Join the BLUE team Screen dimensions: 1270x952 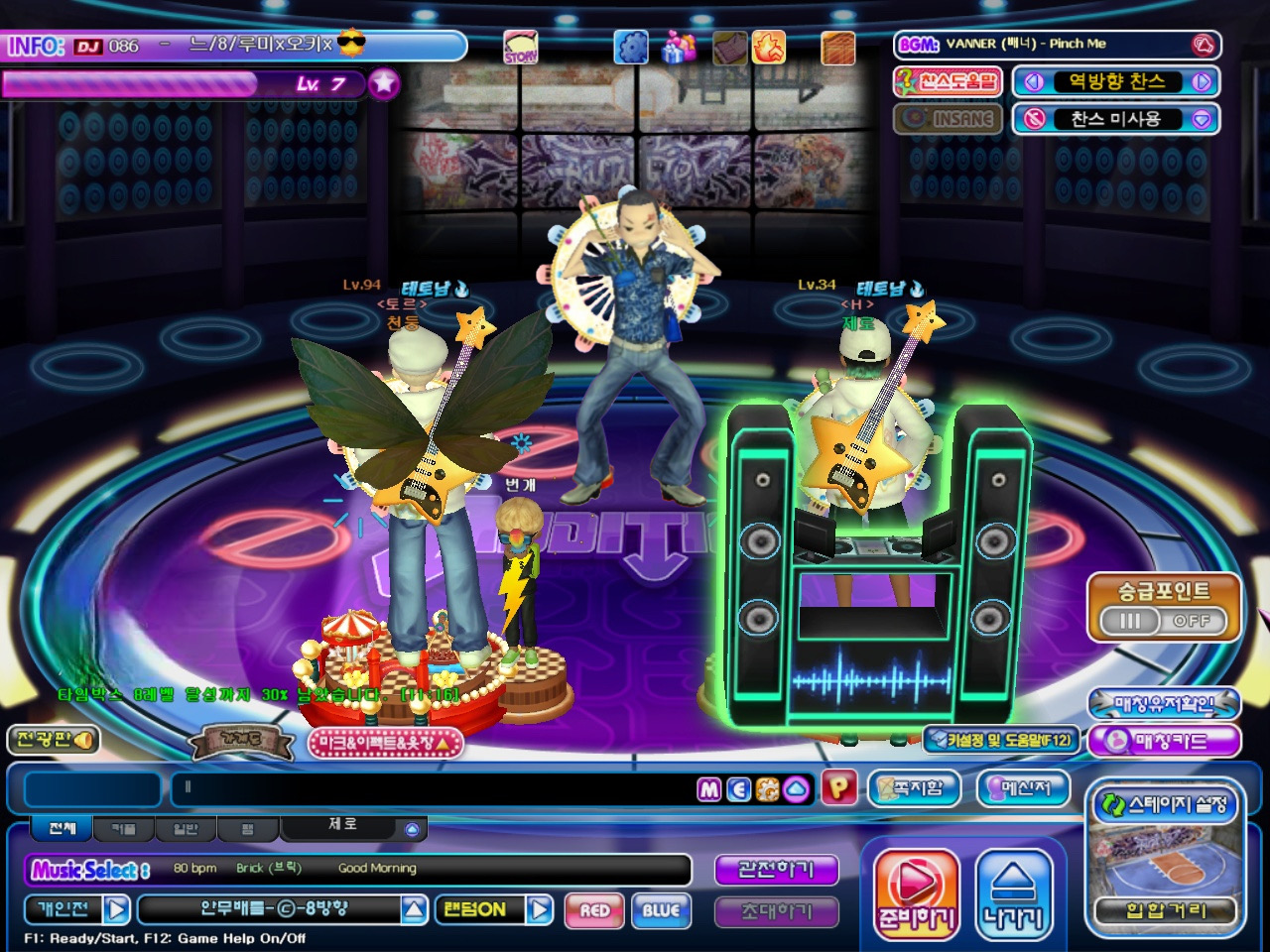click(661, 909)
